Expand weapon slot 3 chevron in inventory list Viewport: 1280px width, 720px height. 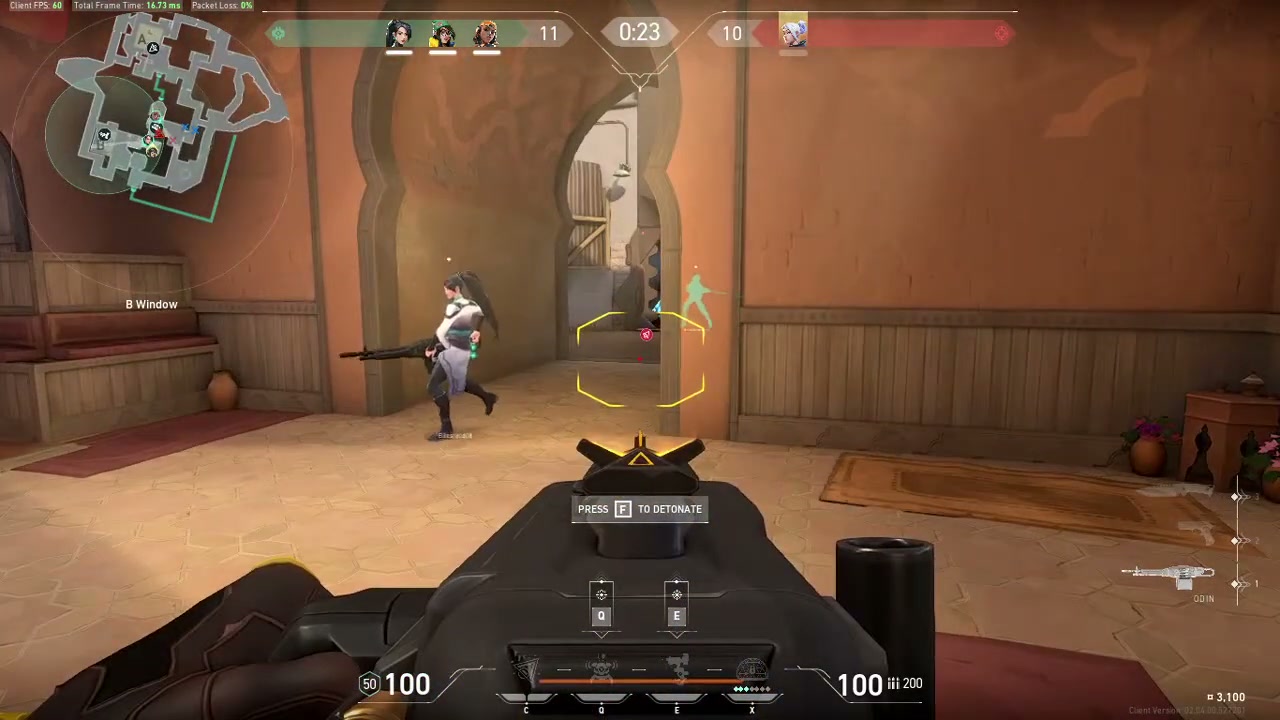1240,497
